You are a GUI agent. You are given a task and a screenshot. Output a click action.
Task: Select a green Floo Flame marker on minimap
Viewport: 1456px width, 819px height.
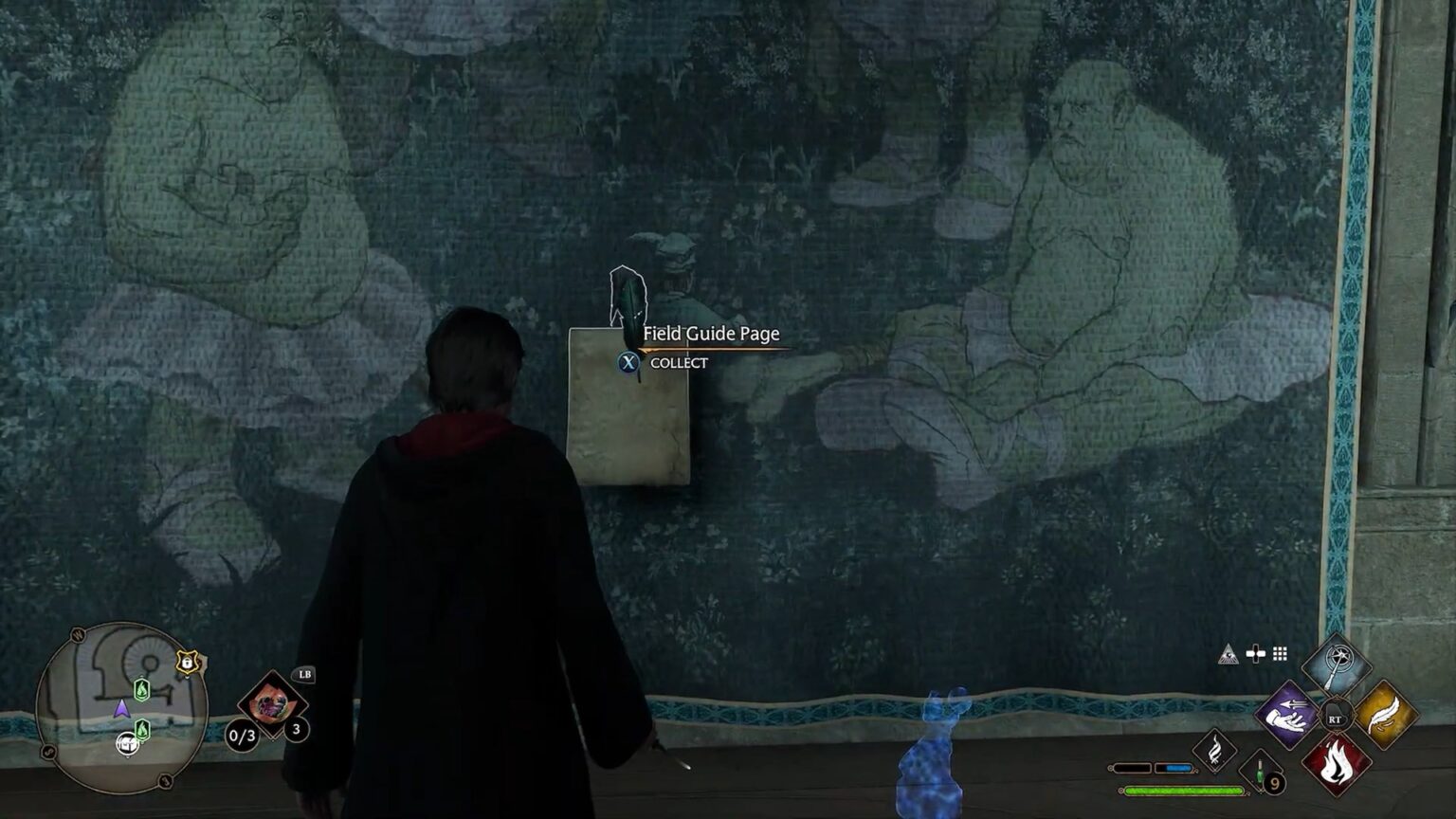(141, 689)
